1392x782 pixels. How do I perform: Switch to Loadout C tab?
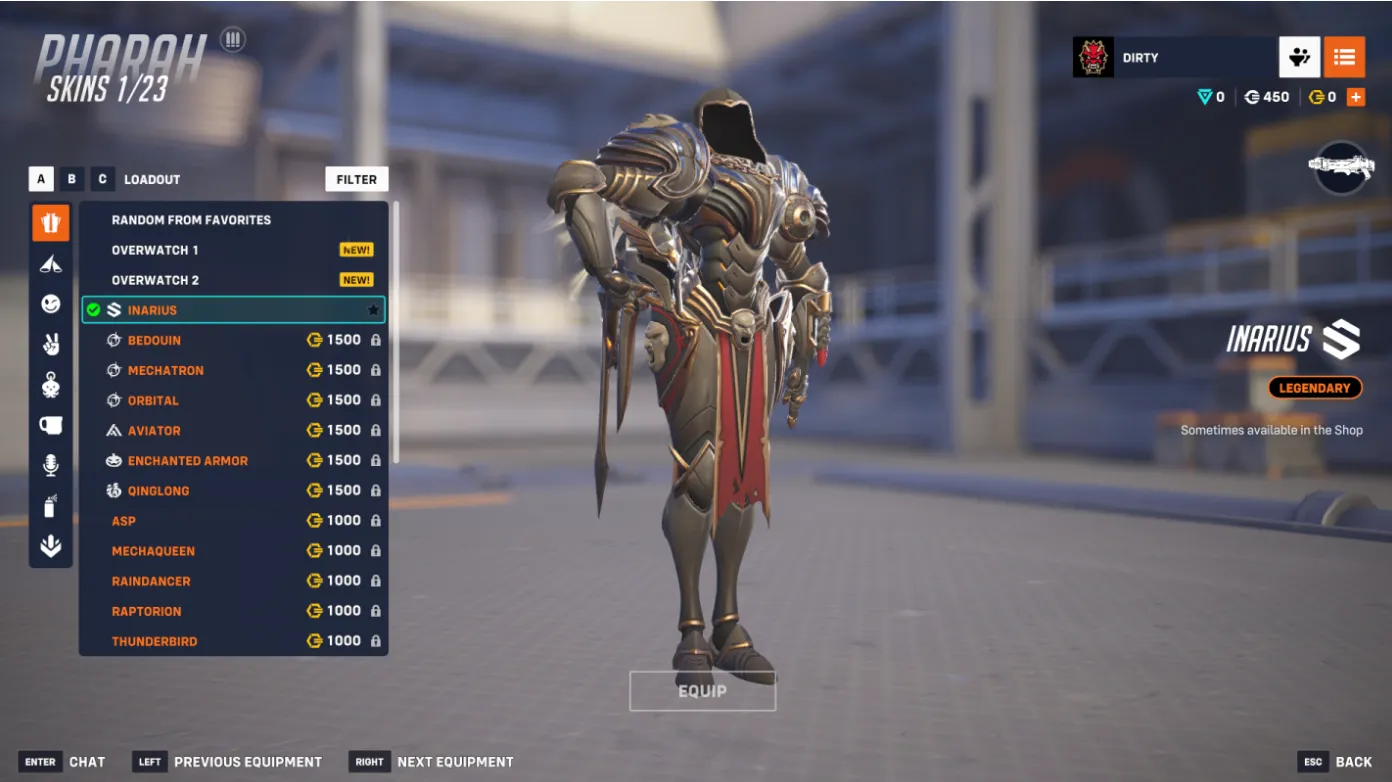click(101, 179)
